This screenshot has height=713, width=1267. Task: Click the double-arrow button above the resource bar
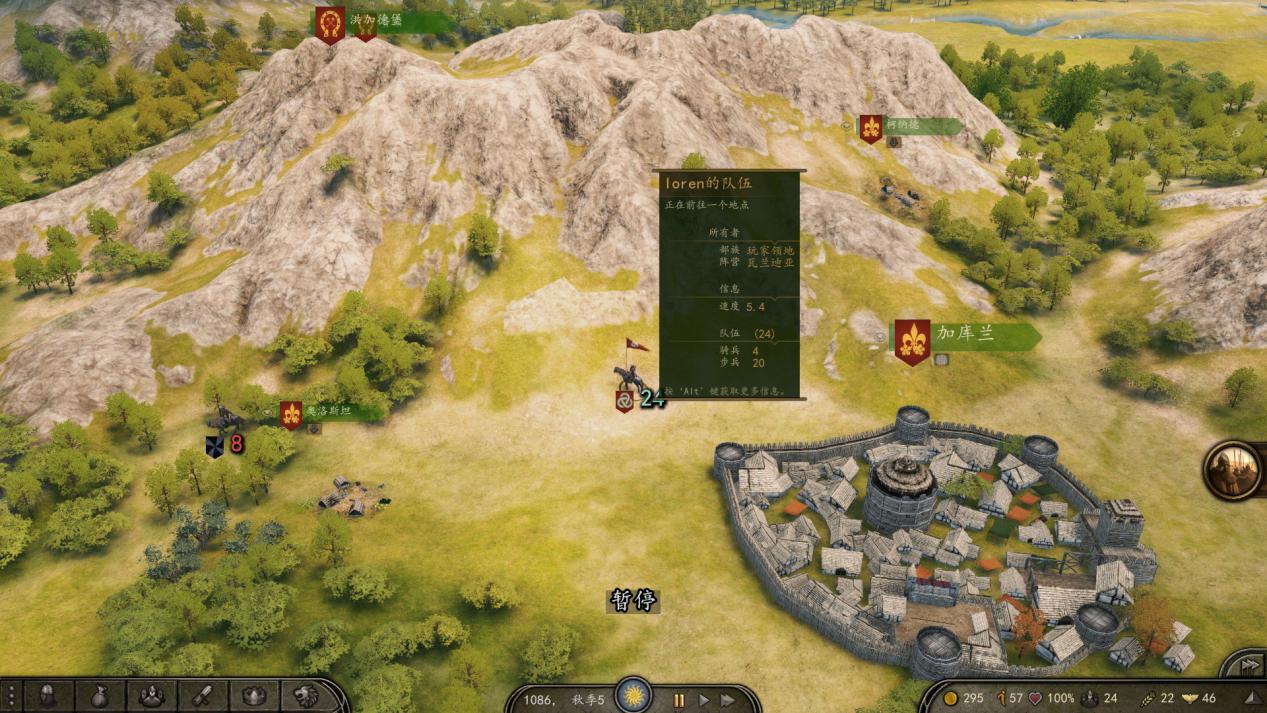[x=1249, y=665]
